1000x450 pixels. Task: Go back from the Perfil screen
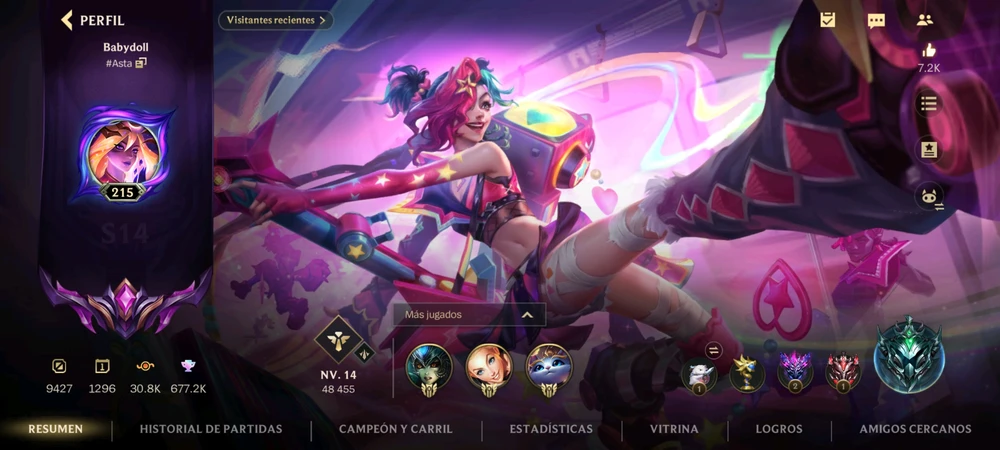click(68, 20)
